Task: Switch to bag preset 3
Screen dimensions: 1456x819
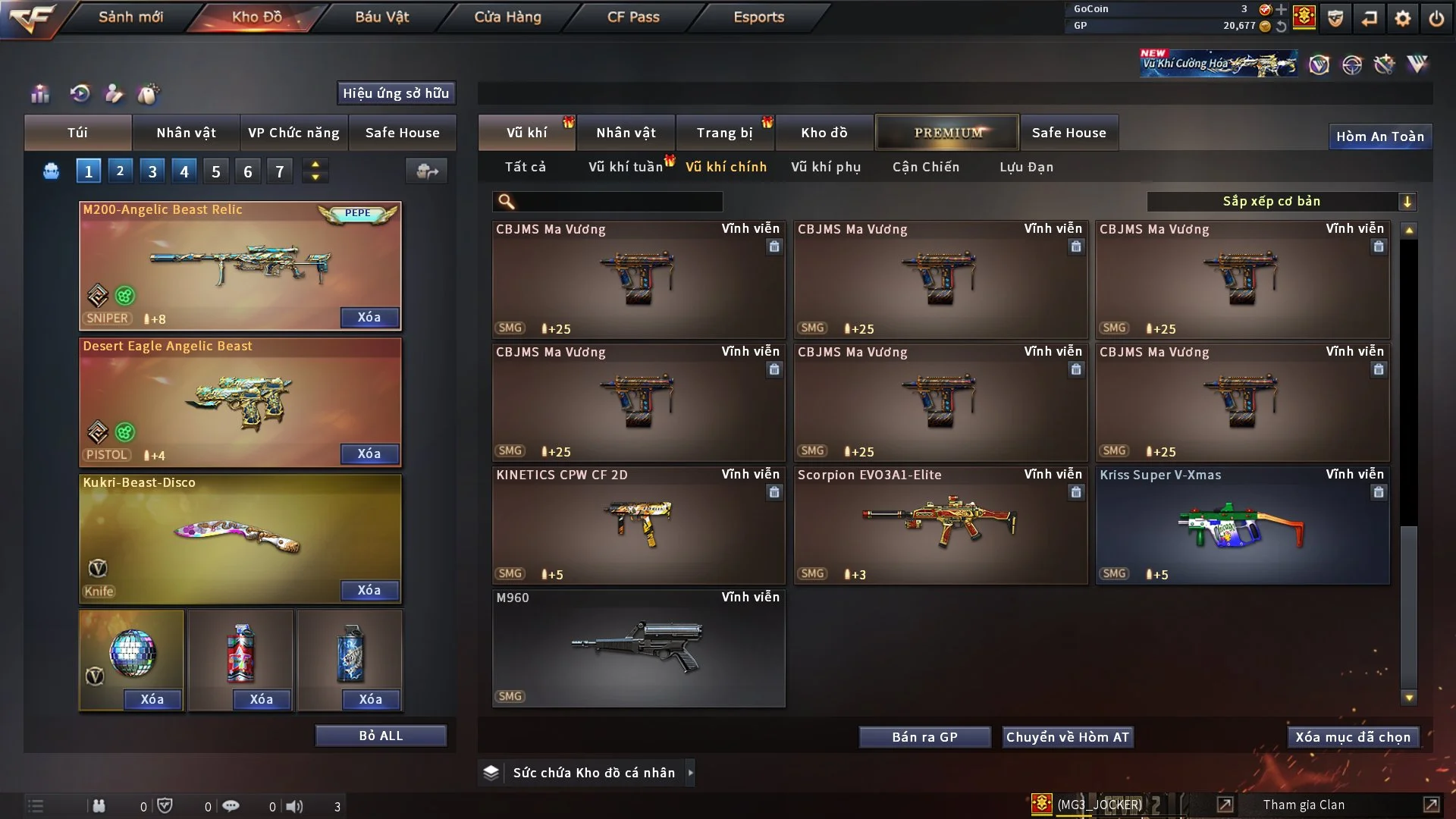Action: coord(152,171)
